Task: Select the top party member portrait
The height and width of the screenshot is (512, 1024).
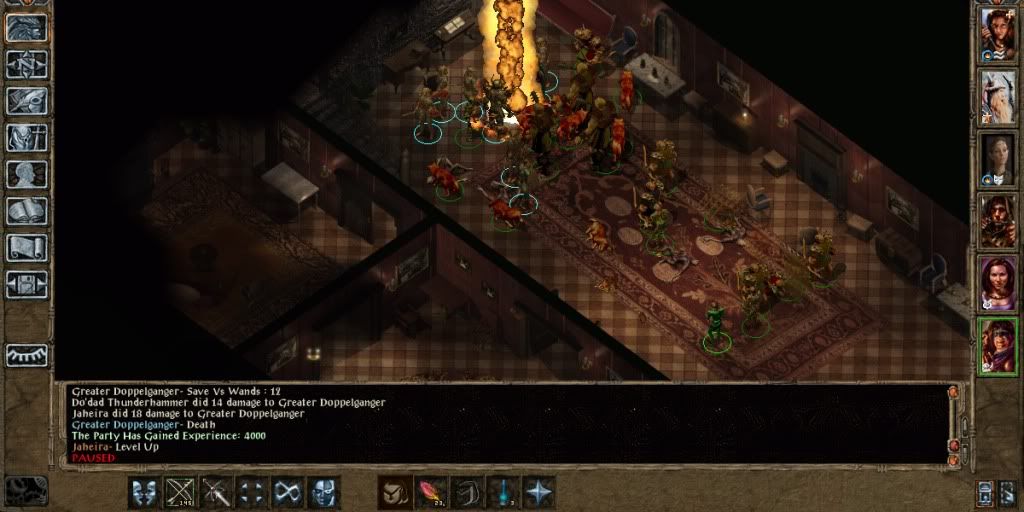Action: (x=997, y=35)
